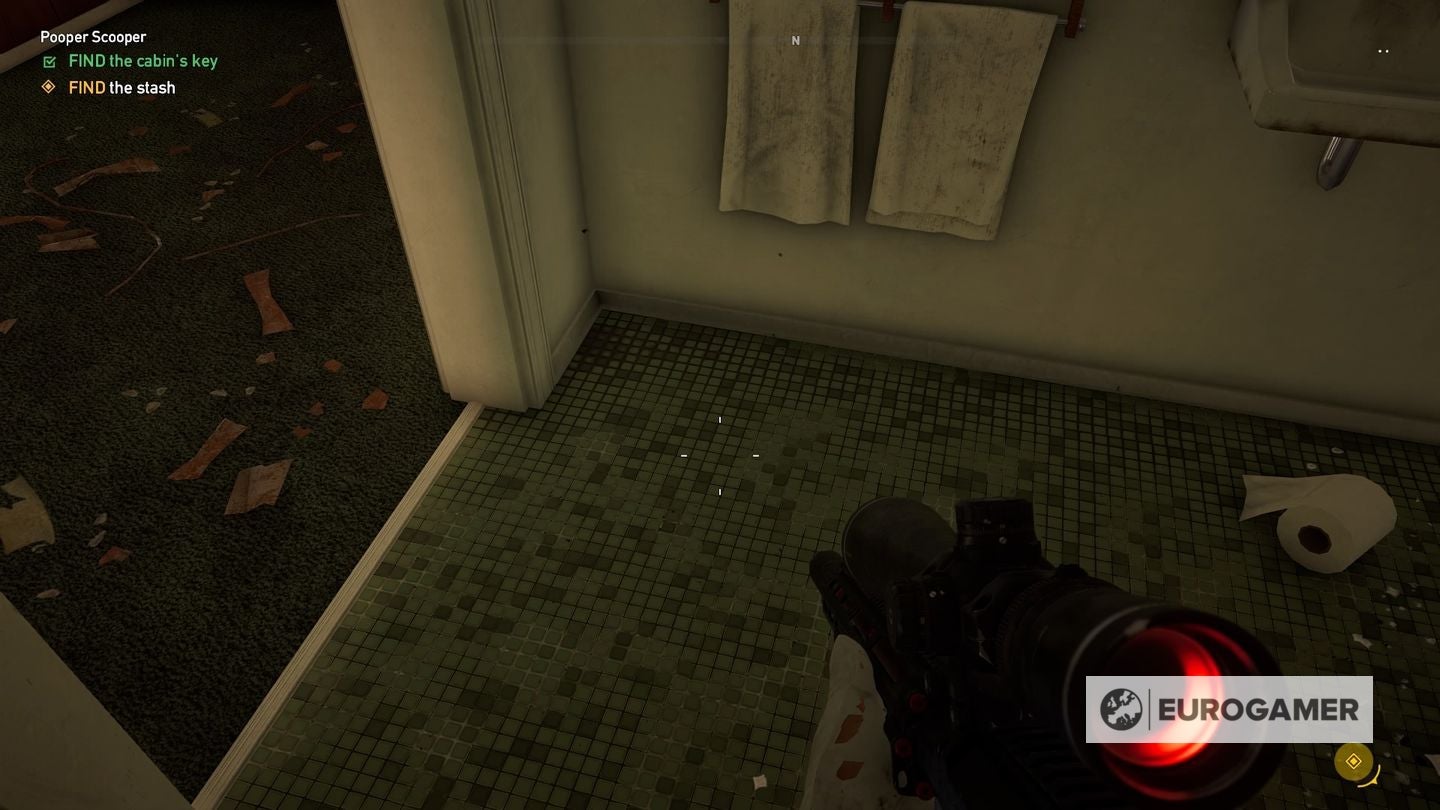
Task: Click the crosshair reticle at screen center
Action: 720,455
